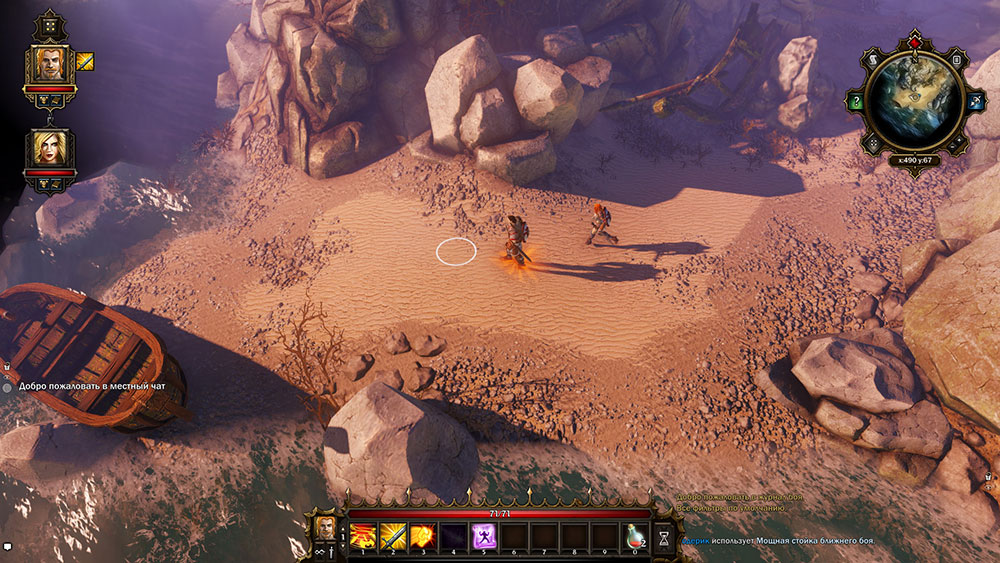Viewport: 1000px width, 563px height.
Task: Use the purple figure skill in slot 5
Action: [x=484, y=536]
